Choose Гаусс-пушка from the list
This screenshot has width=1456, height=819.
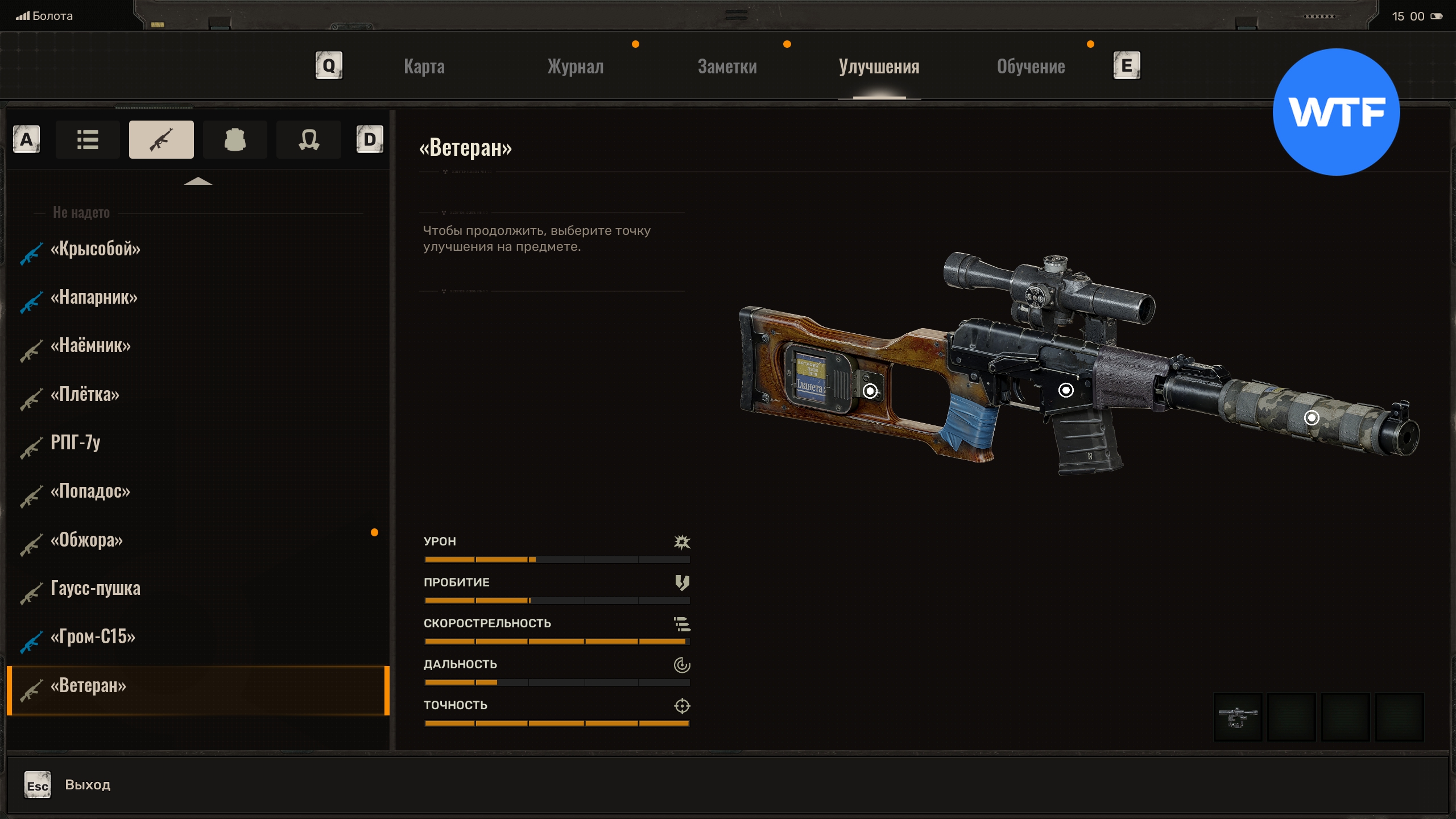[x=95, y=588]
